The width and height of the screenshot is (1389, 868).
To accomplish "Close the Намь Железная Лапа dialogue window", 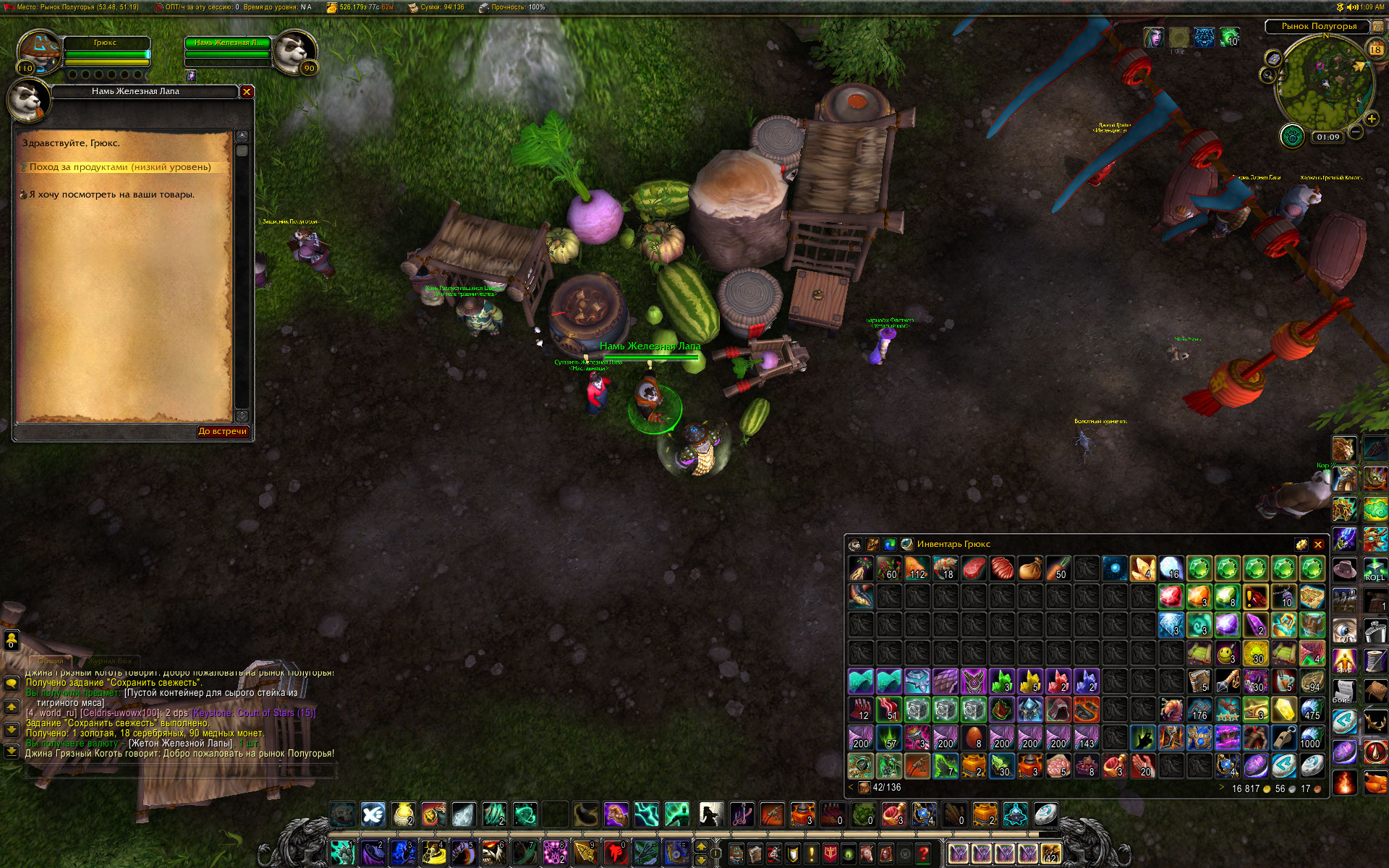I will click(247, 92).
